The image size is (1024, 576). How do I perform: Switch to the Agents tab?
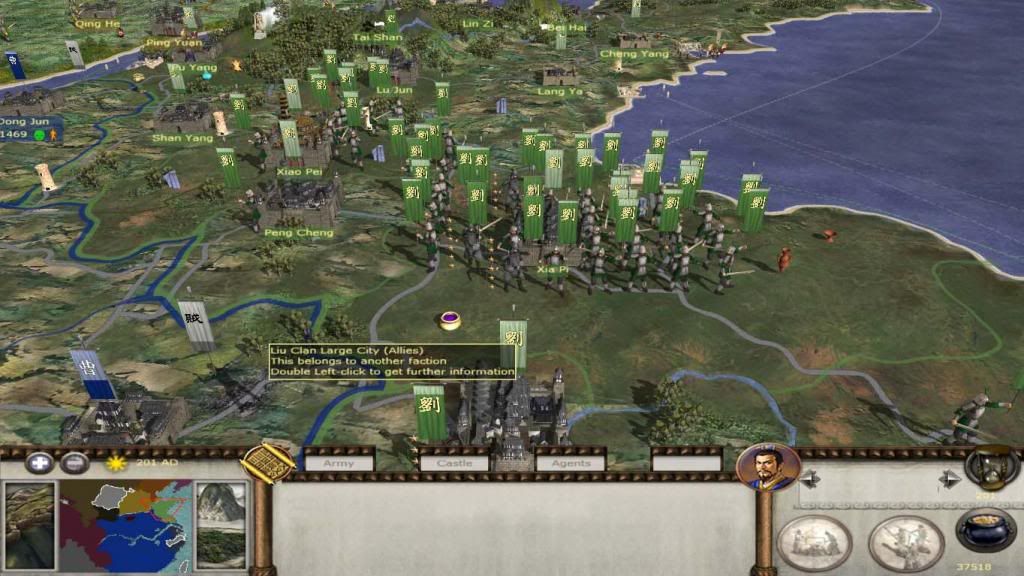click(x=571, y=462)
